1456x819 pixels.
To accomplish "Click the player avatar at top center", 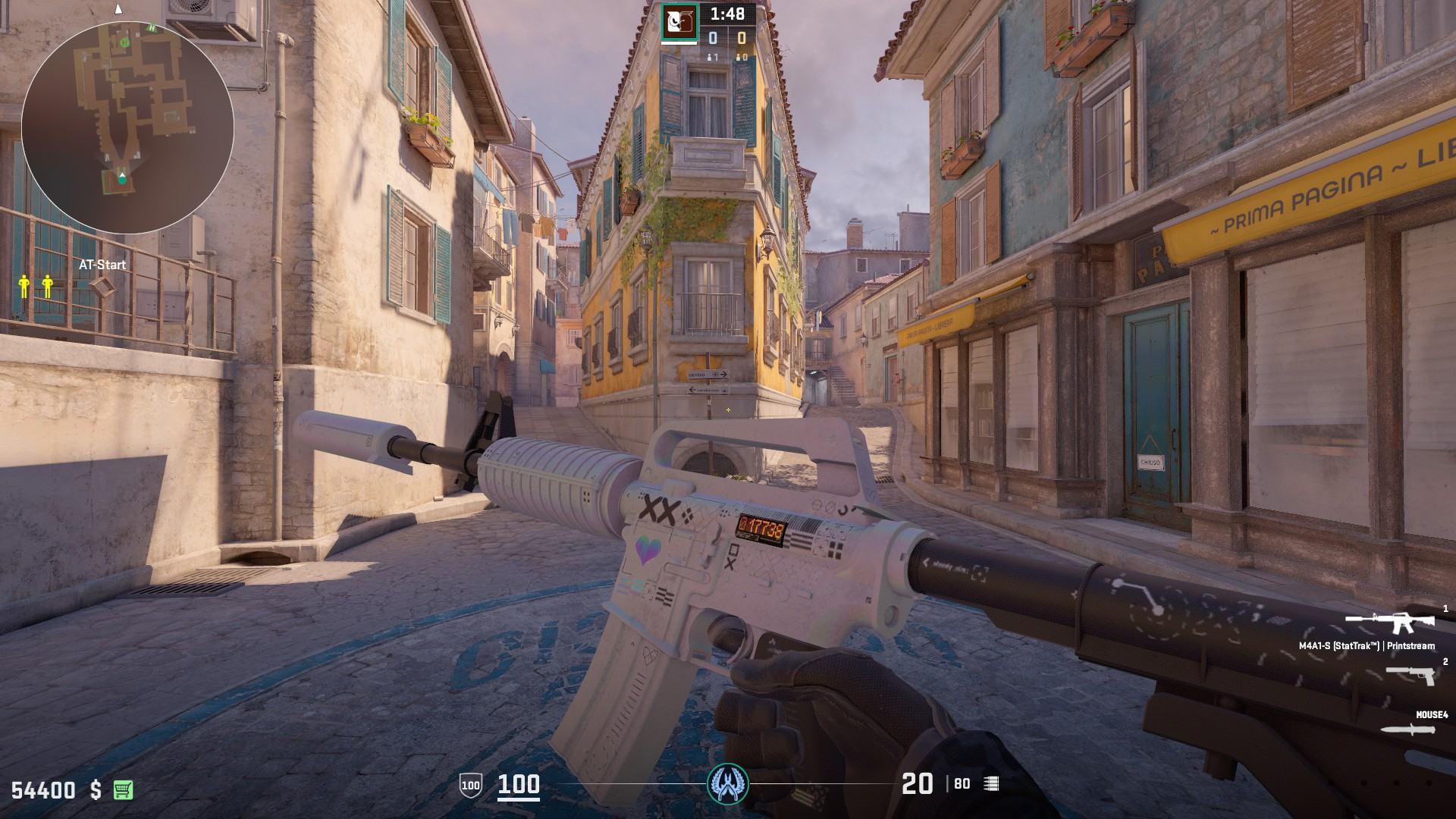I will (679, 21).
